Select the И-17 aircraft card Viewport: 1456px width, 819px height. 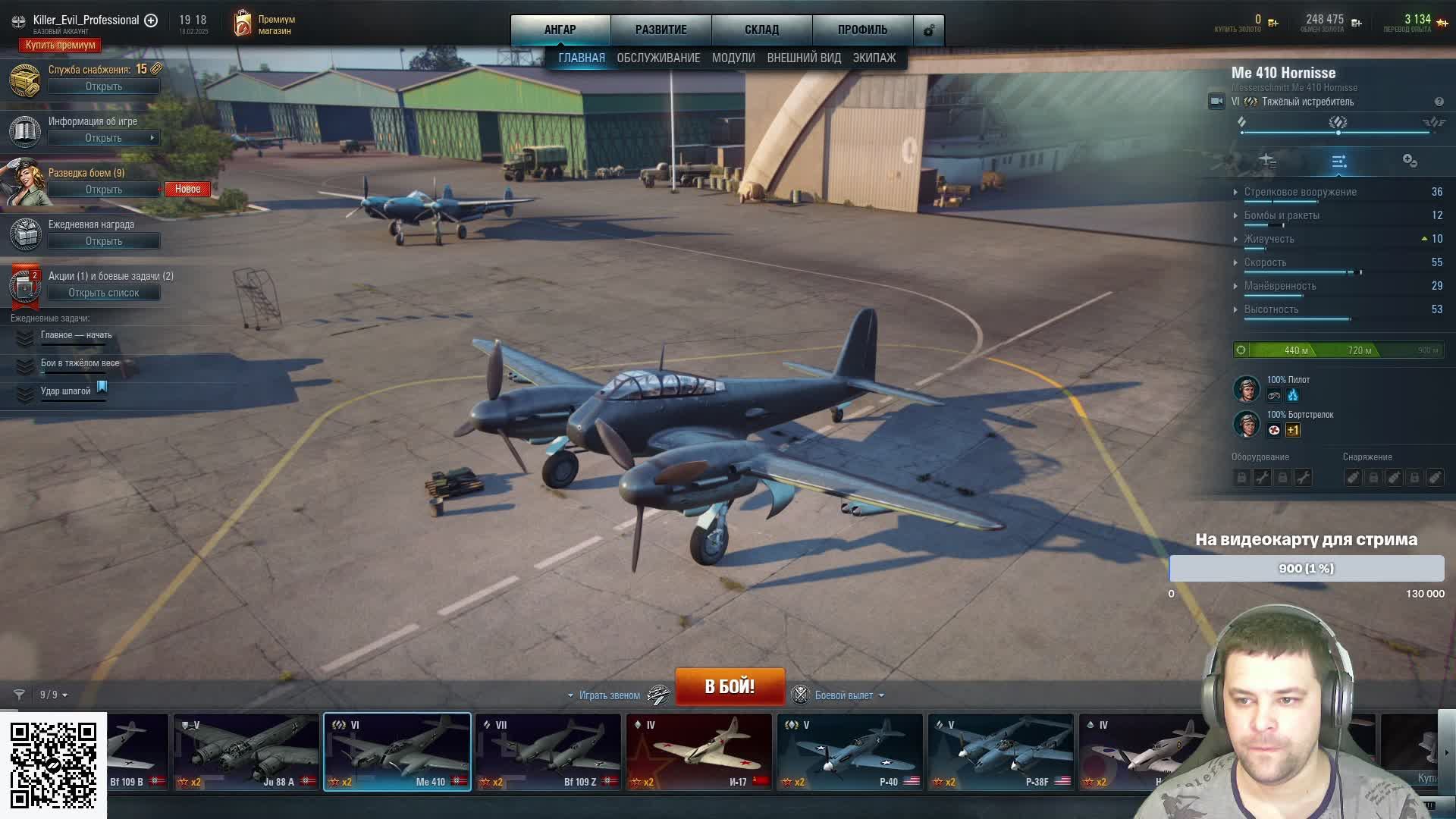(698, 752)
